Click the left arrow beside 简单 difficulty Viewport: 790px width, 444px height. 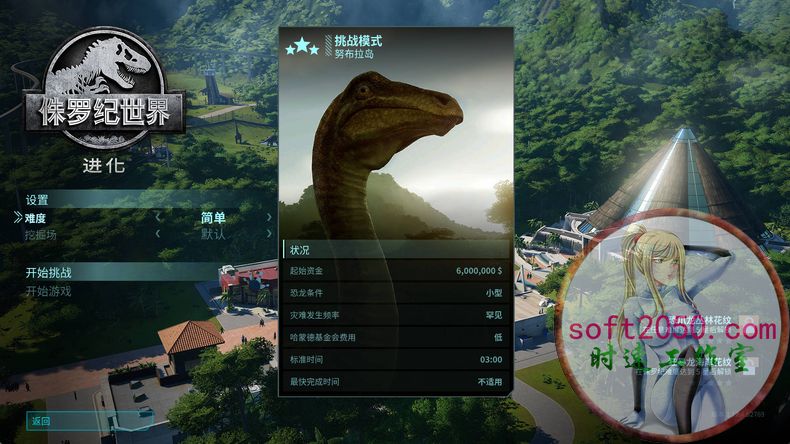tap(157, 217)
